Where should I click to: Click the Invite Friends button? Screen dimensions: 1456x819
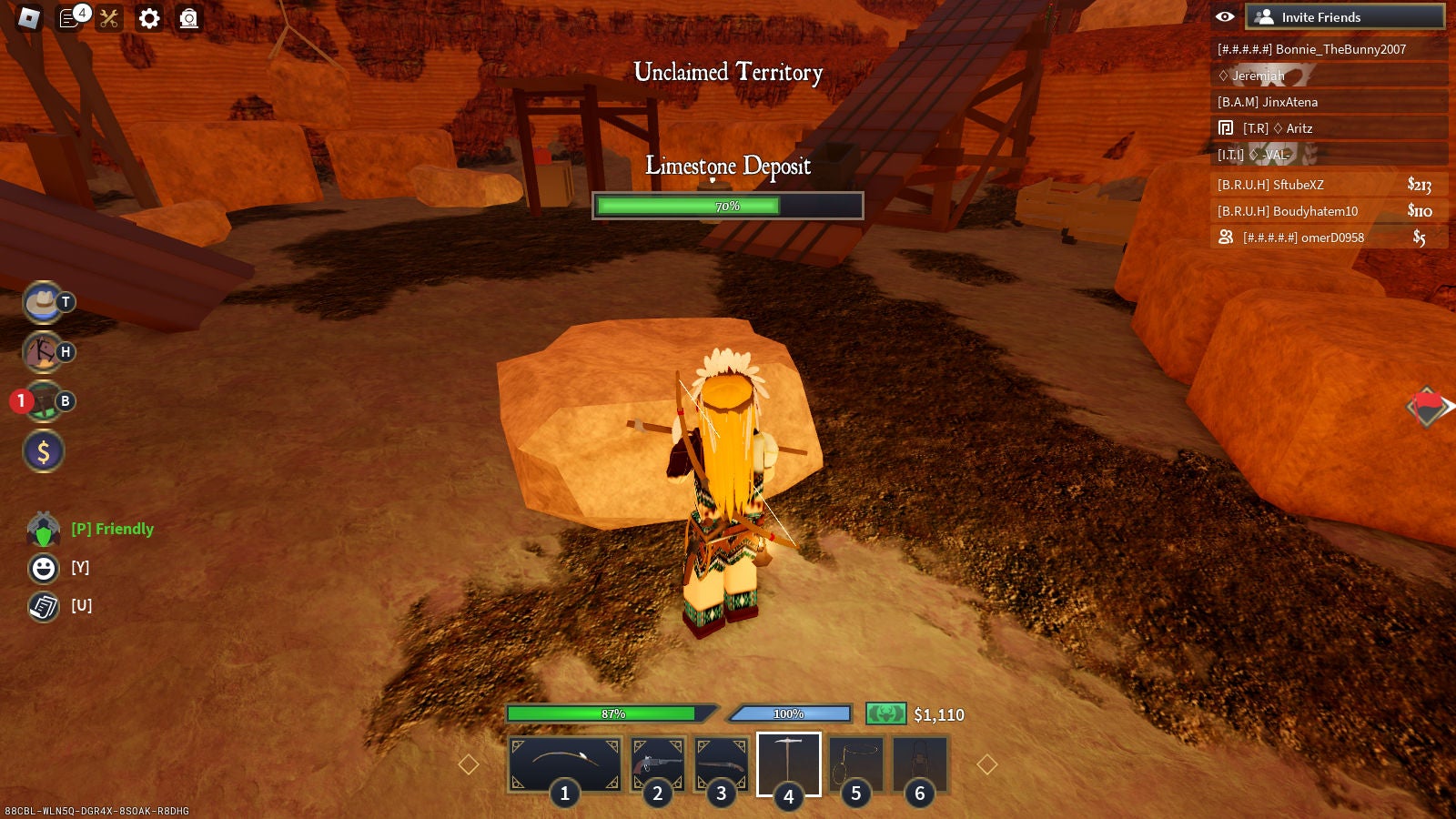pyautogui.click(x=1344, y=17)
